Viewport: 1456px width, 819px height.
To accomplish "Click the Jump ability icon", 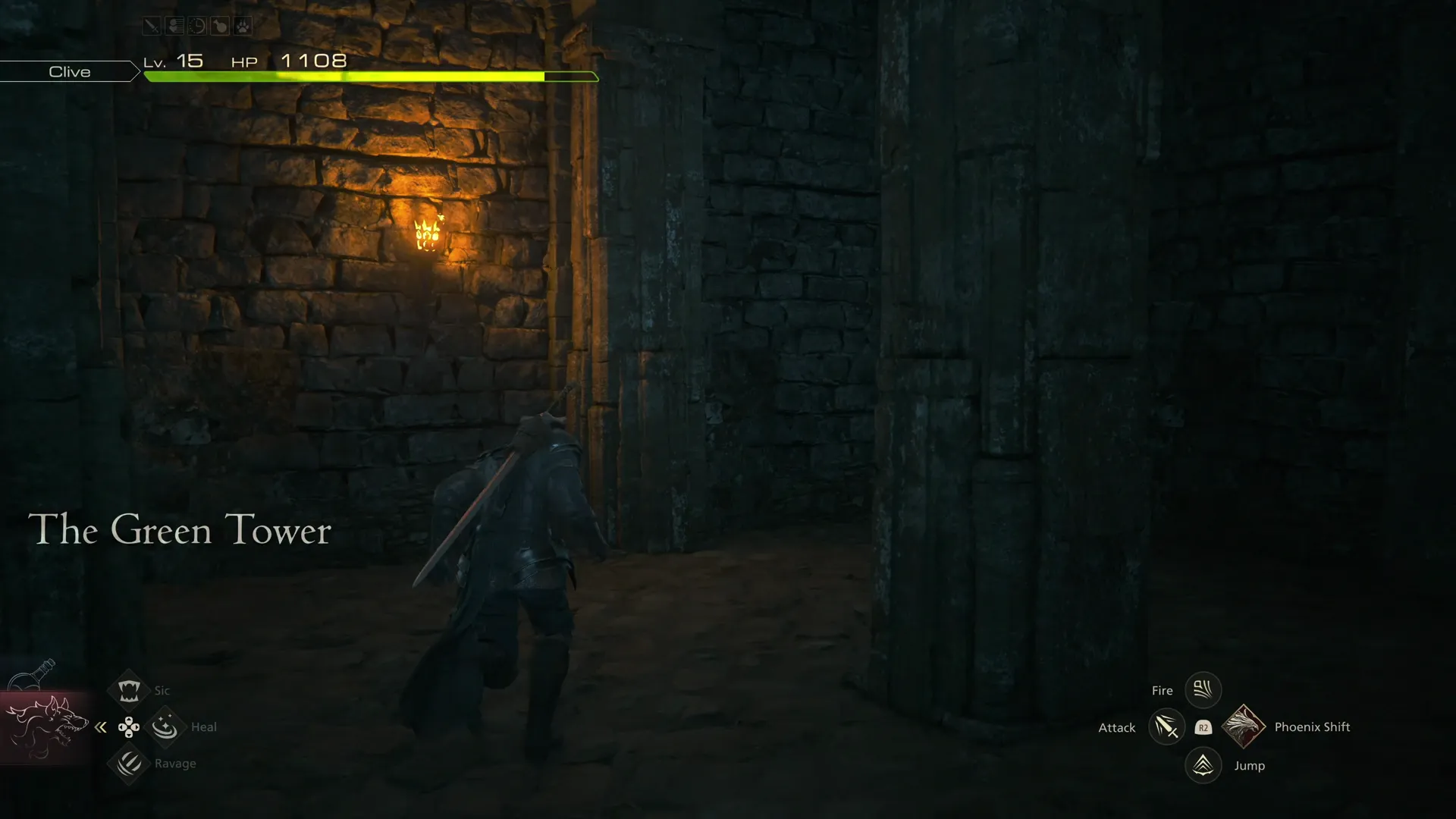I will click(1203, 765).
